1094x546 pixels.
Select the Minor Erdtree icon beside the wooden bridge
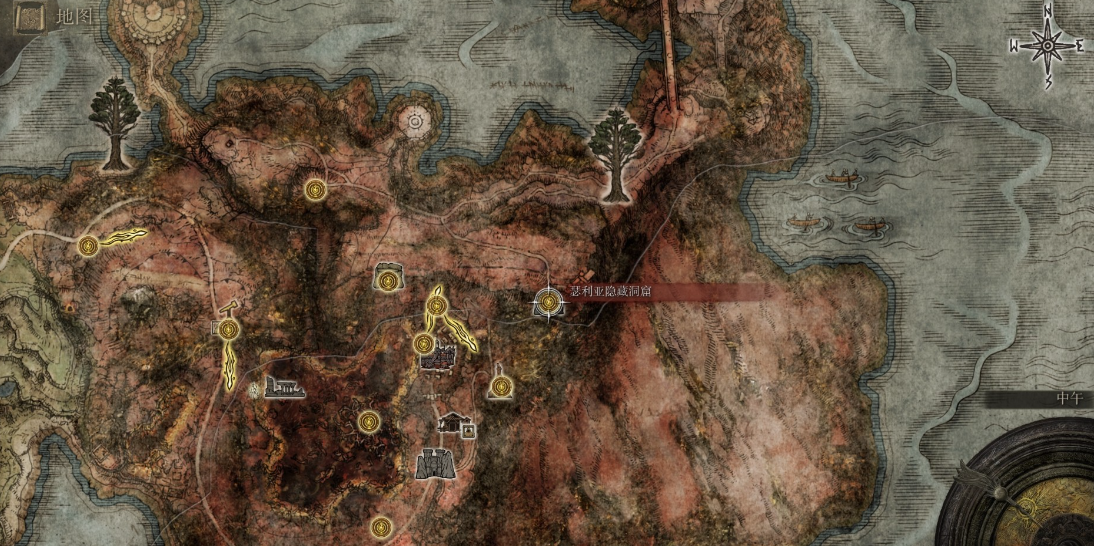pyautogui.click(x=614, y=153)
